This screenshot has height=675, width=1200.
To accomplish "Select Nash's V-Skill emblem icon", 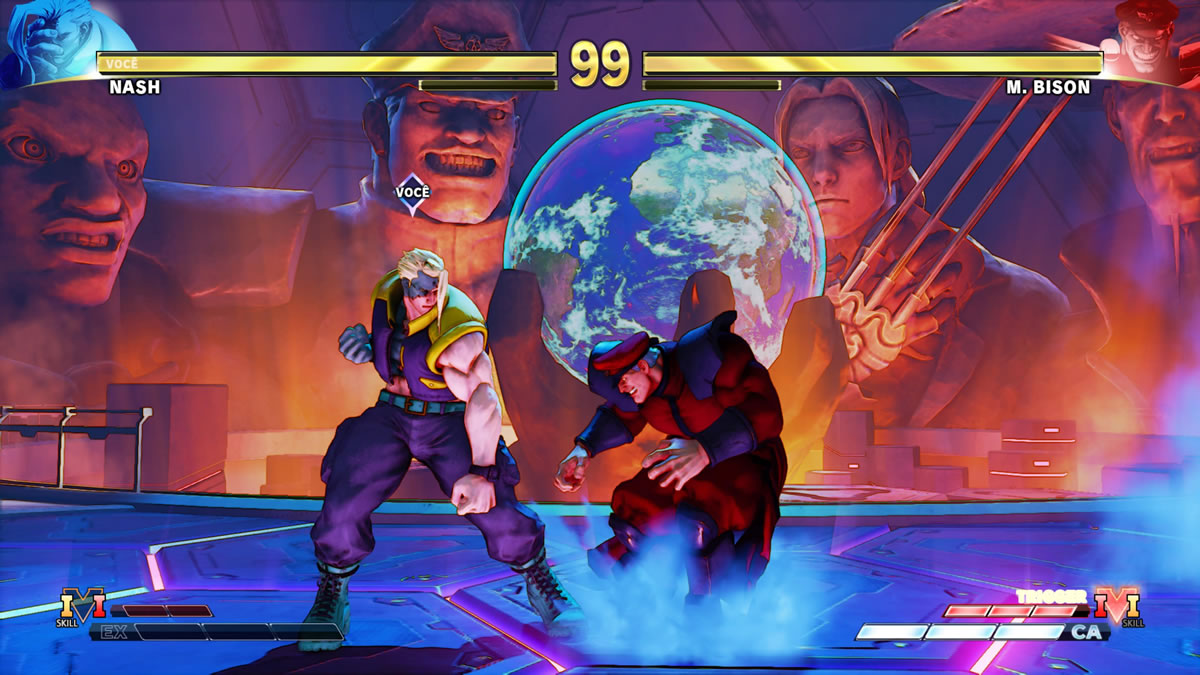I will pos(83,606).
